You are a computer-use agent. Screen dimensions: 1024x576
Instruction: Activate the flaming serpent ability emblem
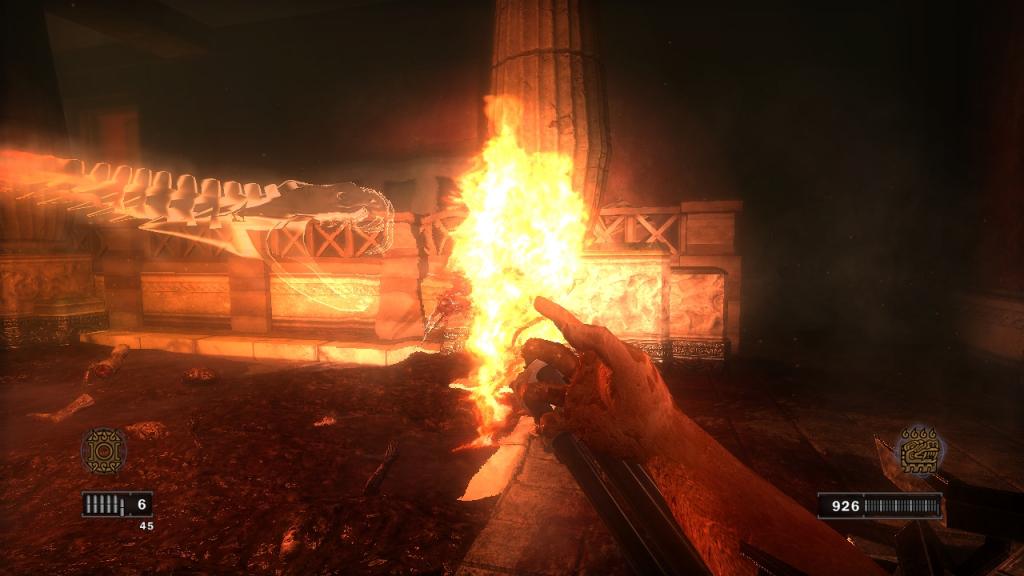(919, 451)
